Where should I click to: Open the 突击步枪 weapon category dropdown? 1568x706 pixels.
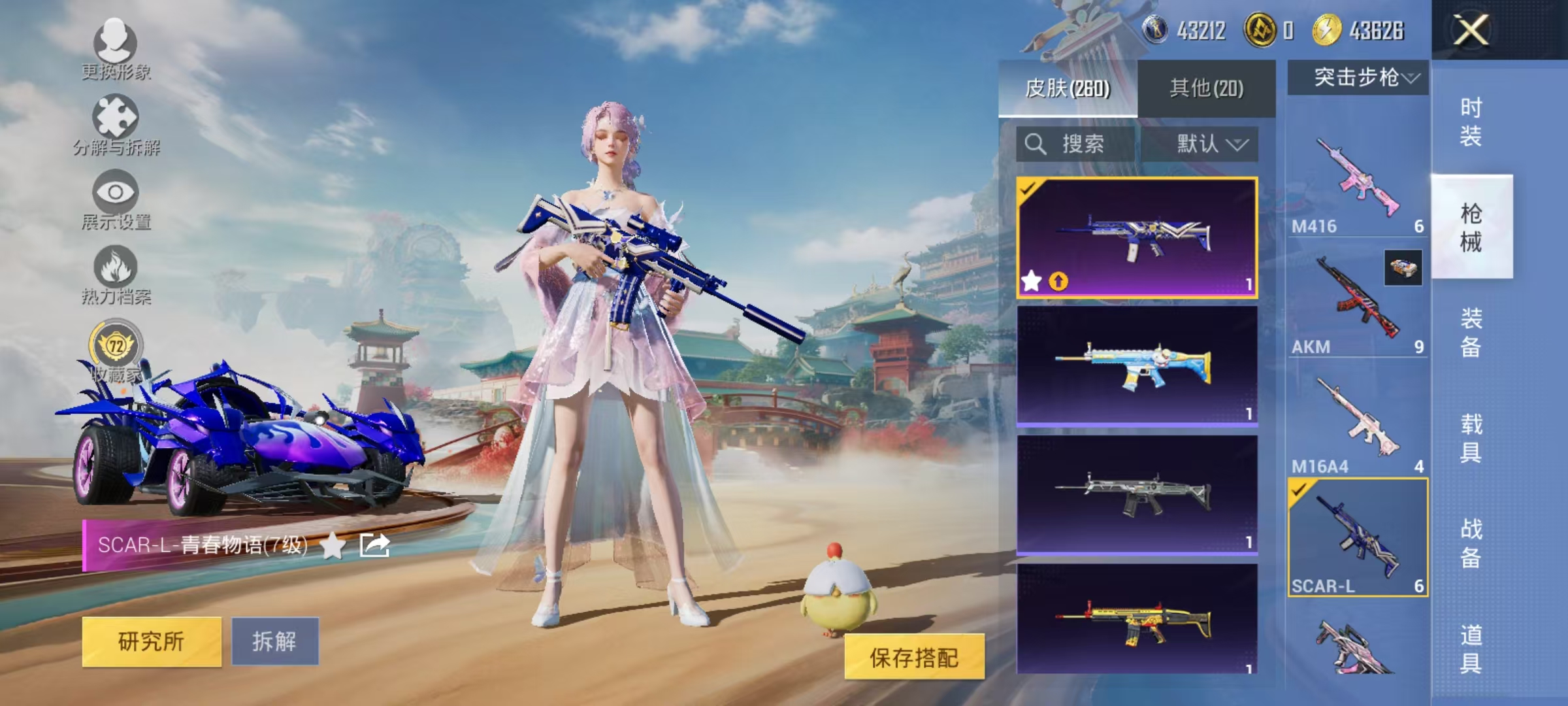pyautogui.click(x=1356, y=76)
